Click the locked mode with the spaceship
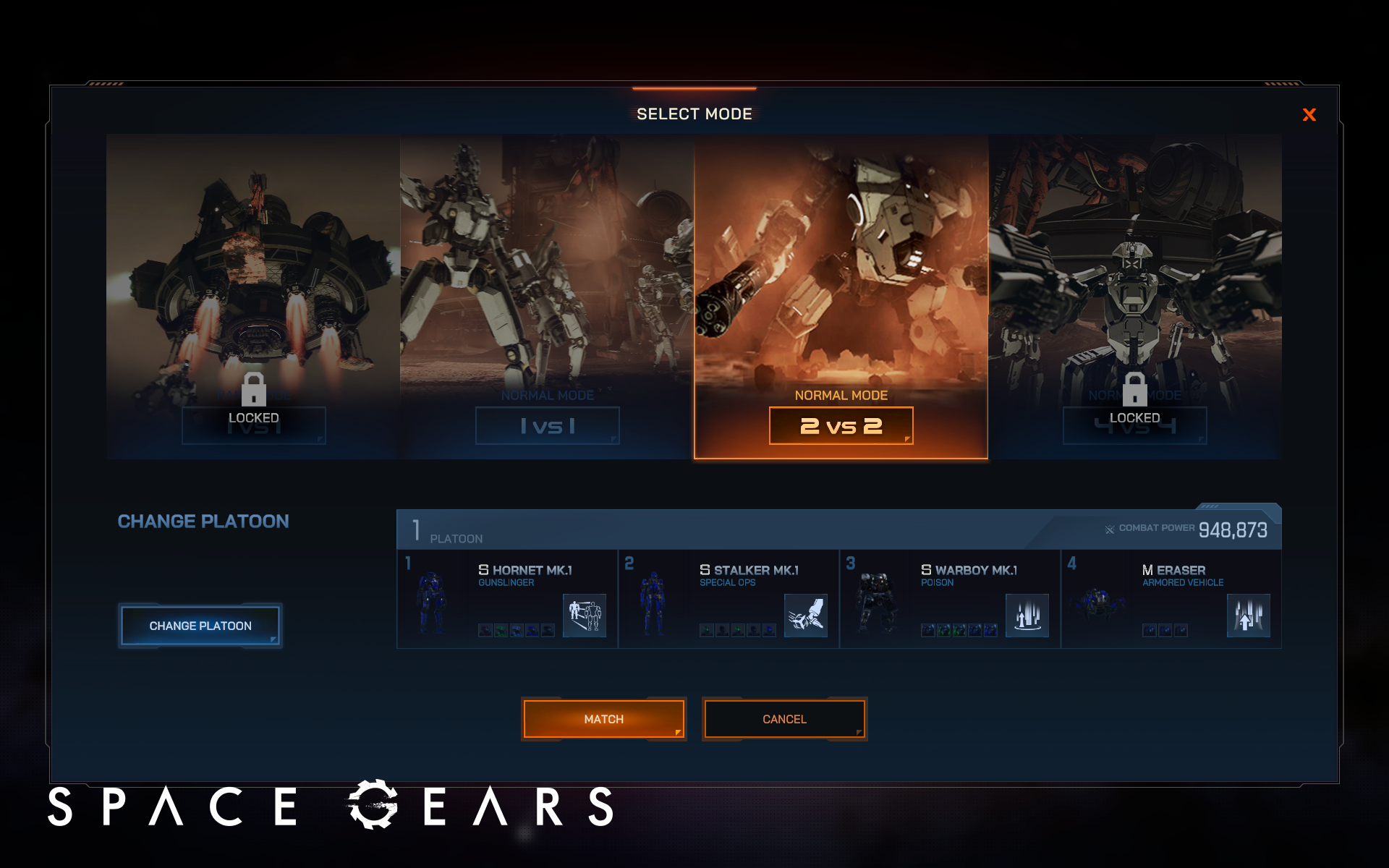This screenshot has height=868, width=1389. pyautogui.click(x=253, y=297)
